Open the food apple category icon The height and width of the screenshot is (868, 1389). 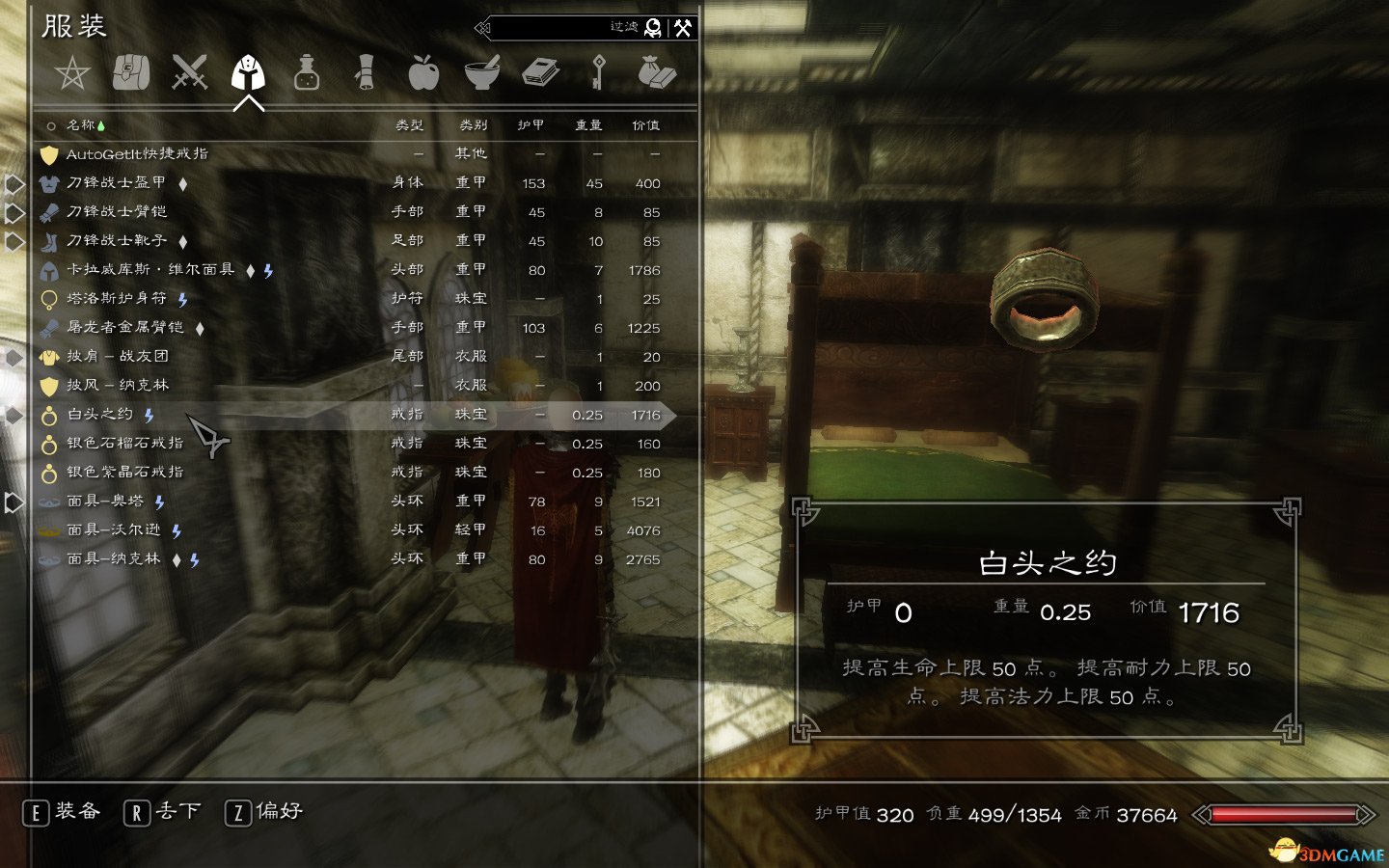pos(424,71)
